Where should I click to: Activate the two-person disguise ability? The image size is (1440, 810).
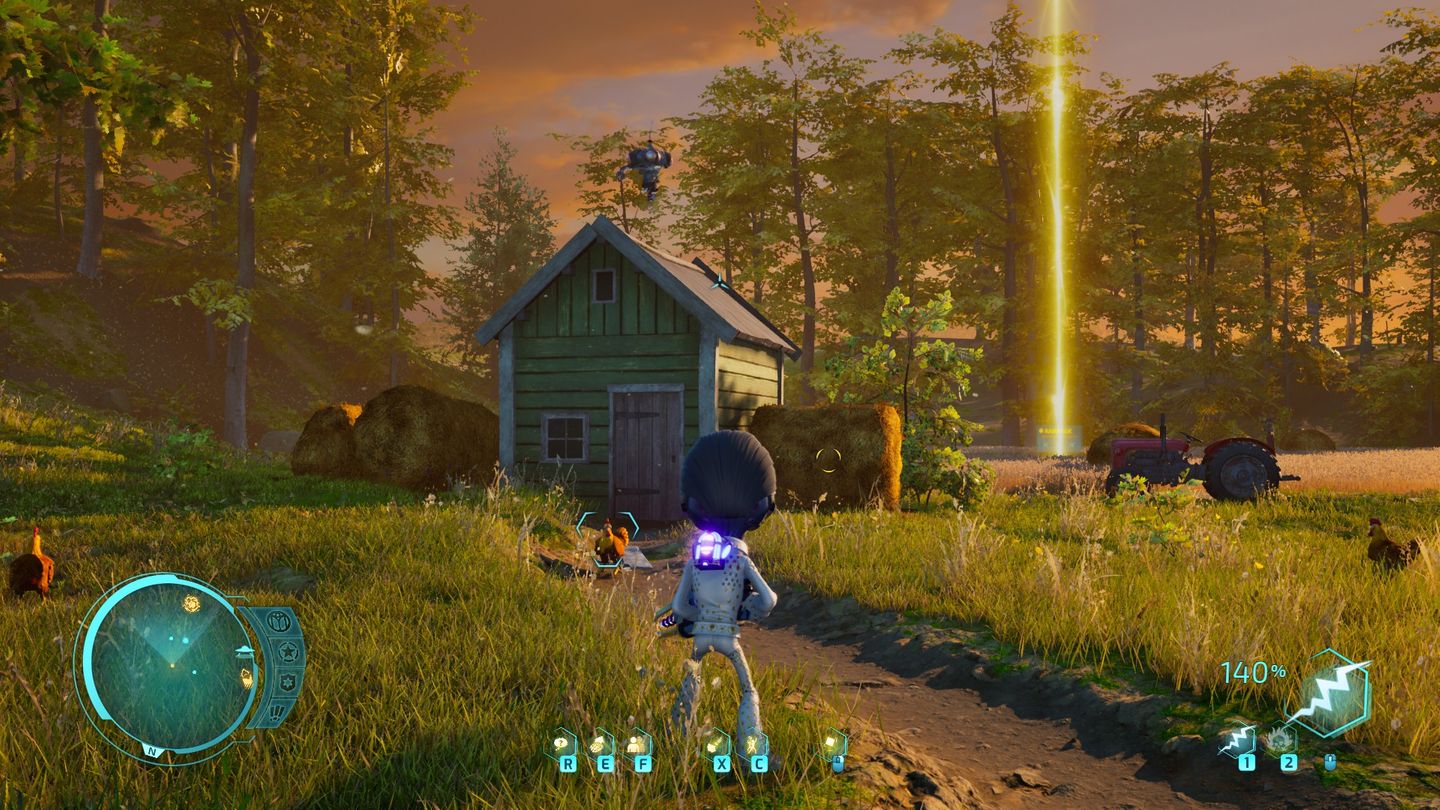pyautogui.click(x=637, y=744)
